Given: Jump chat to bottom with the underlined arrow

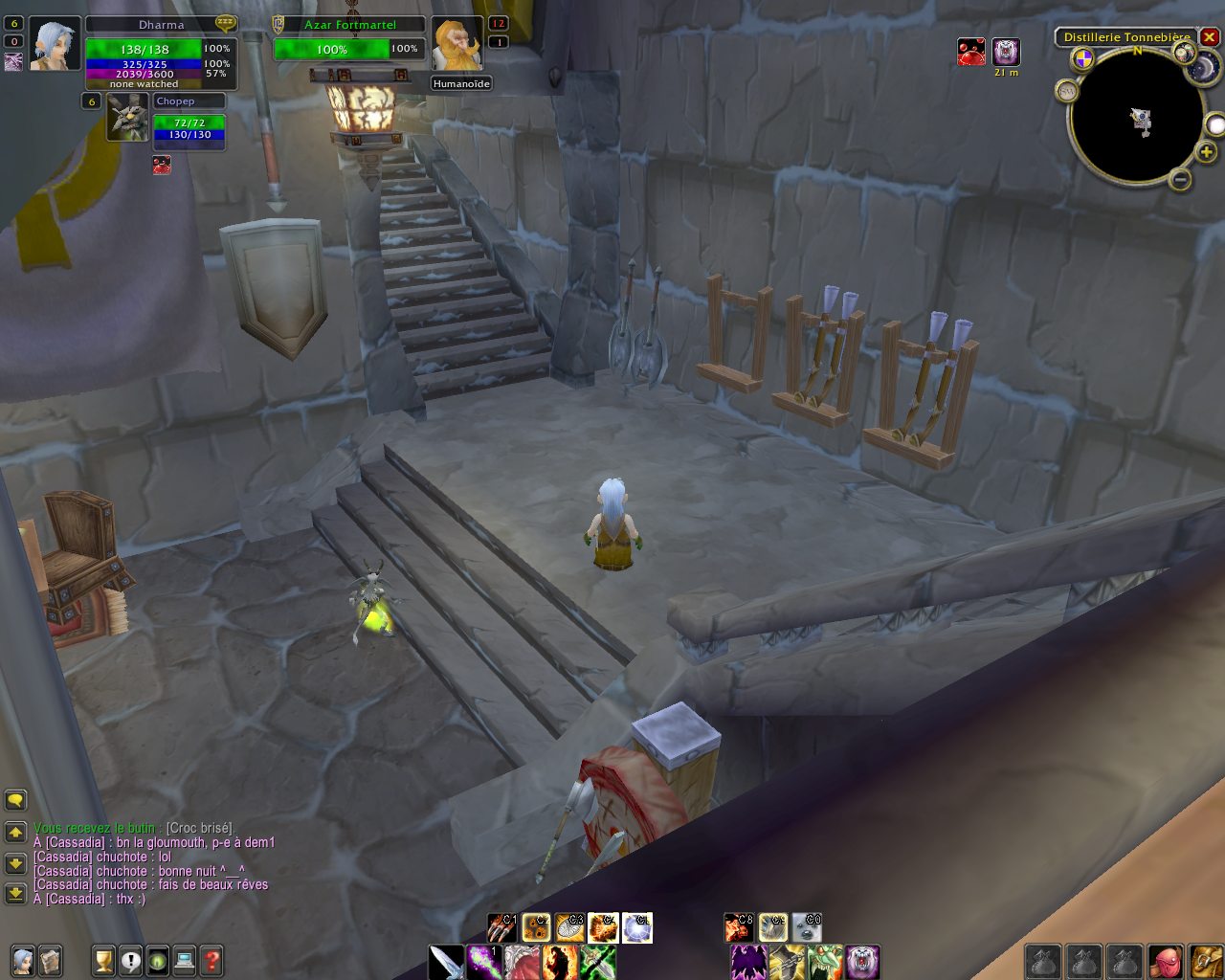Looking at the screenshot, I should [15, 894].
